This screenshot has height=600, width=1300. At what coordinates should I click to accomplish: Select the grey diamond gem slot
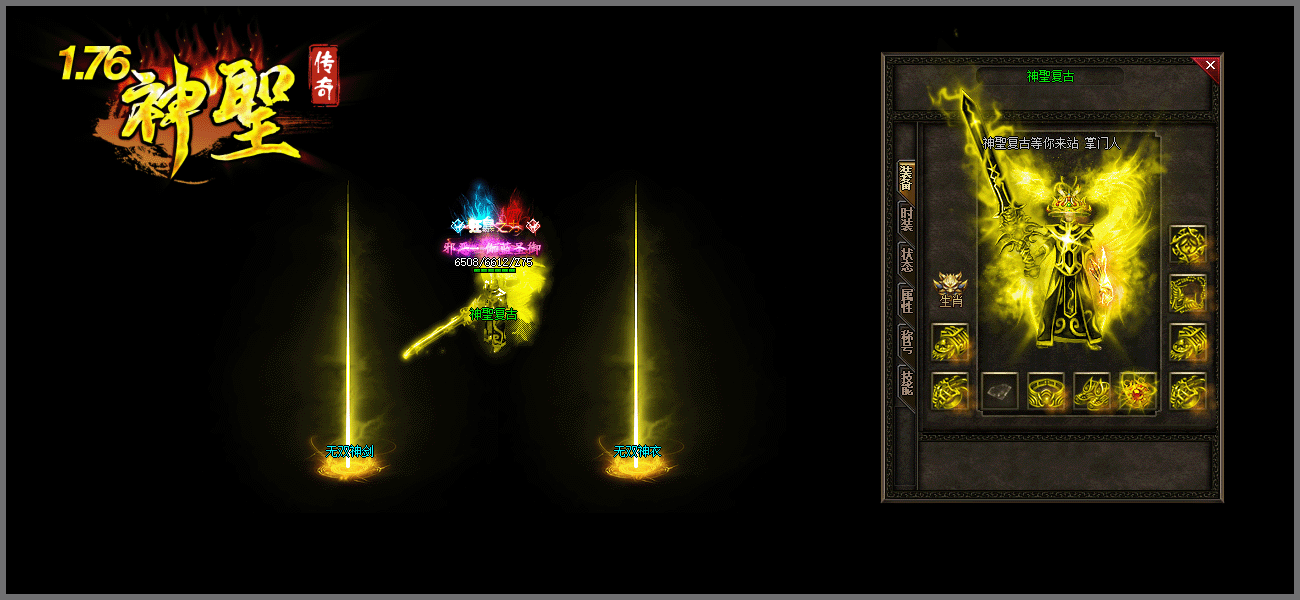[999, 391]
